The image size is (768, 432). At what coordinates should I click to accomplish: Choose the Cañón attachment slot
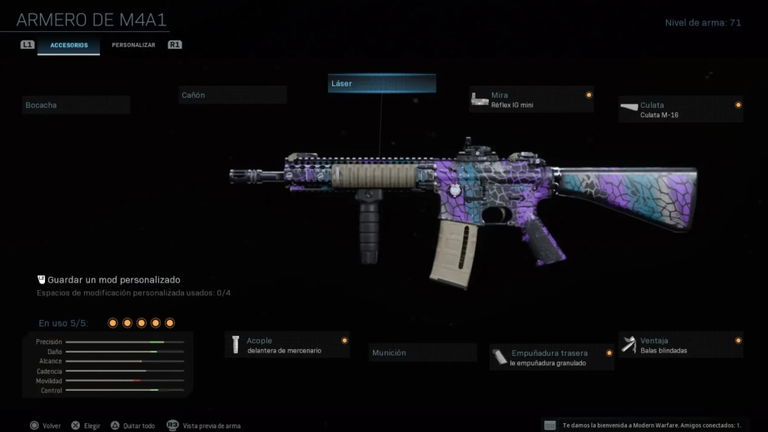pyautogui.click(x=232, y=95)
